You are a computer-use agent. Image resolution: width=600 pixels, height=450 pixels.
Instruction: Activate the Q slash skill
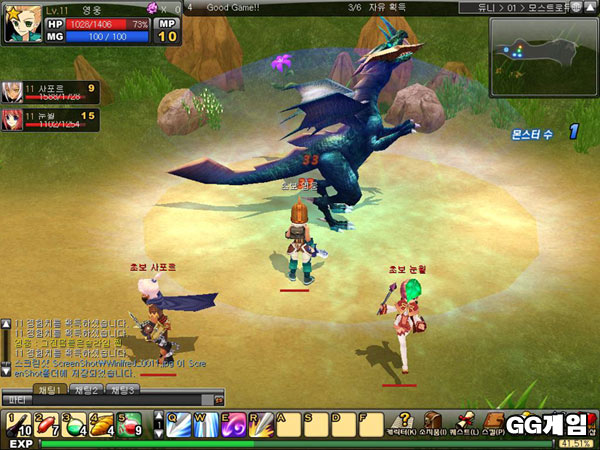(x=179, y=424)
